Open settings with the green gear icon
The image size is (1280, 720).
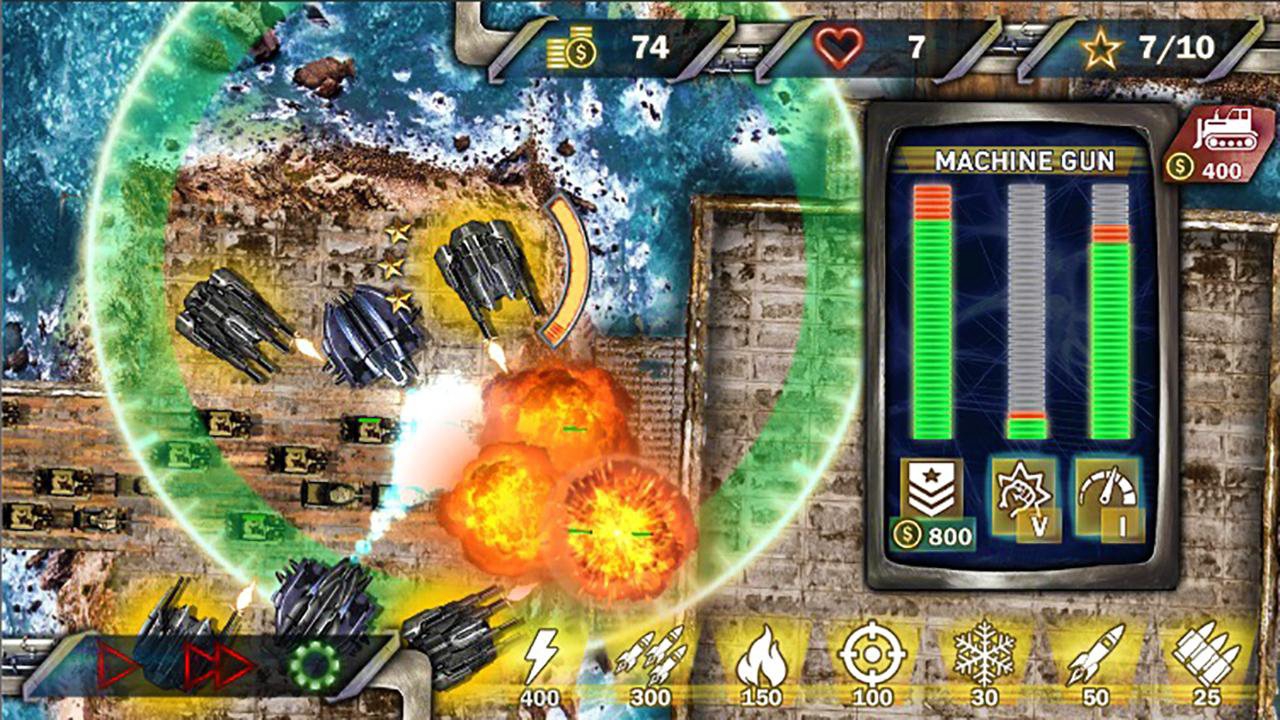click(315, 664)
